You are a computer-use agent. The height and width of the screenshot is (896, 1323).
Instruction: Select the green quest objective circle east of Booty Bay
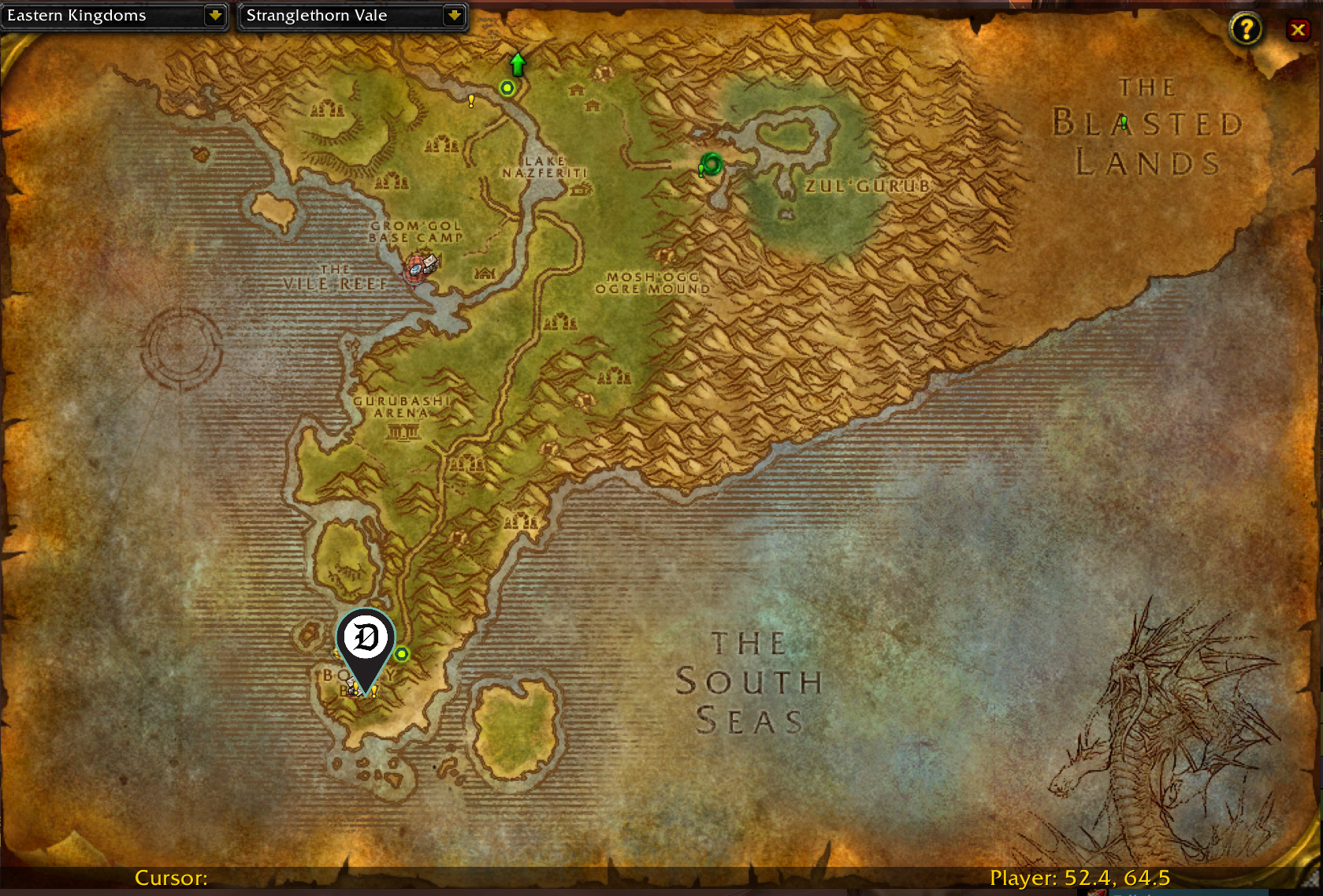(x=402, y=654)
